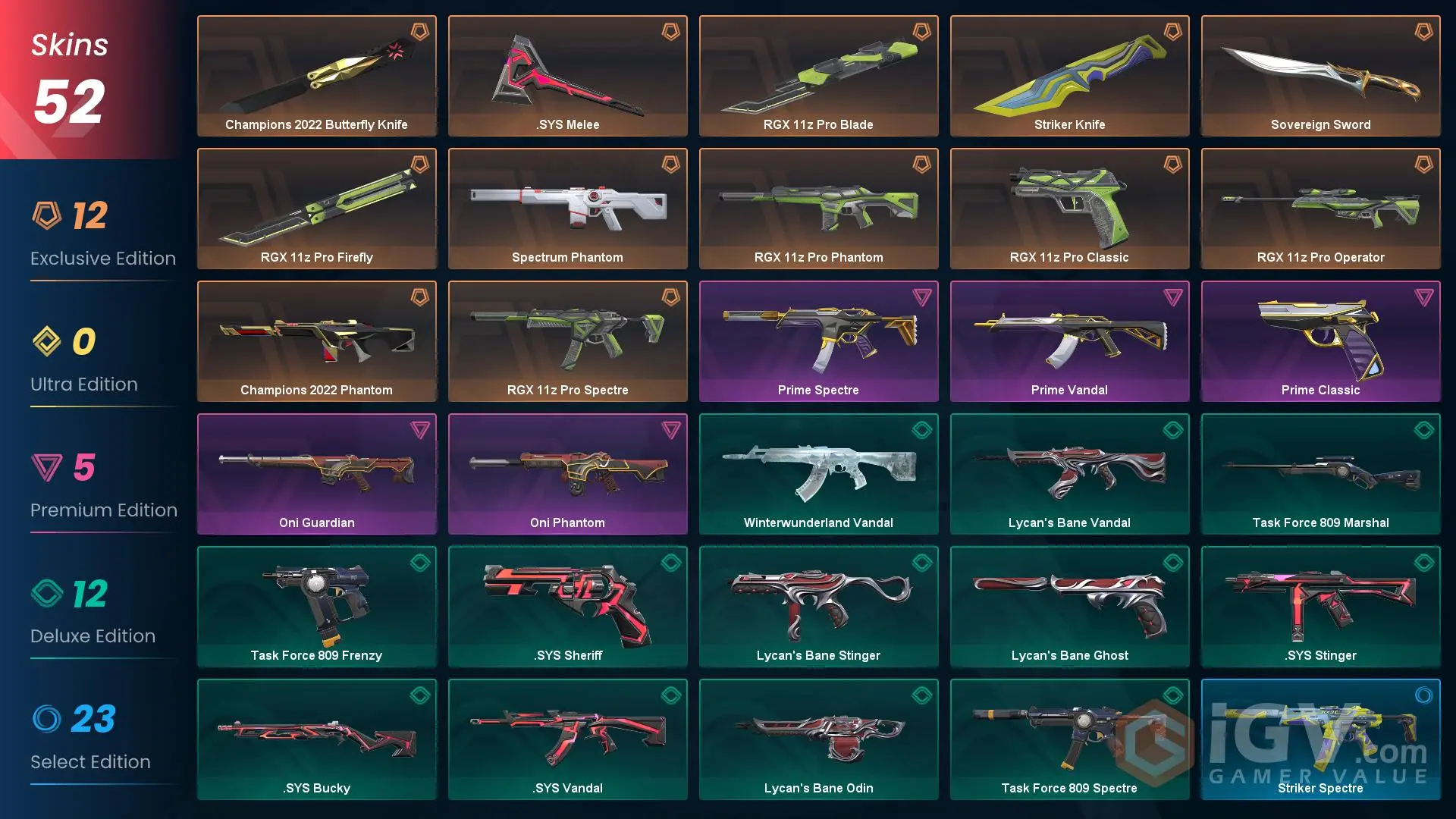Select the Lycan's Bane Odin card
Viewport: 1456px width, 819px height.
click(818, 739)
